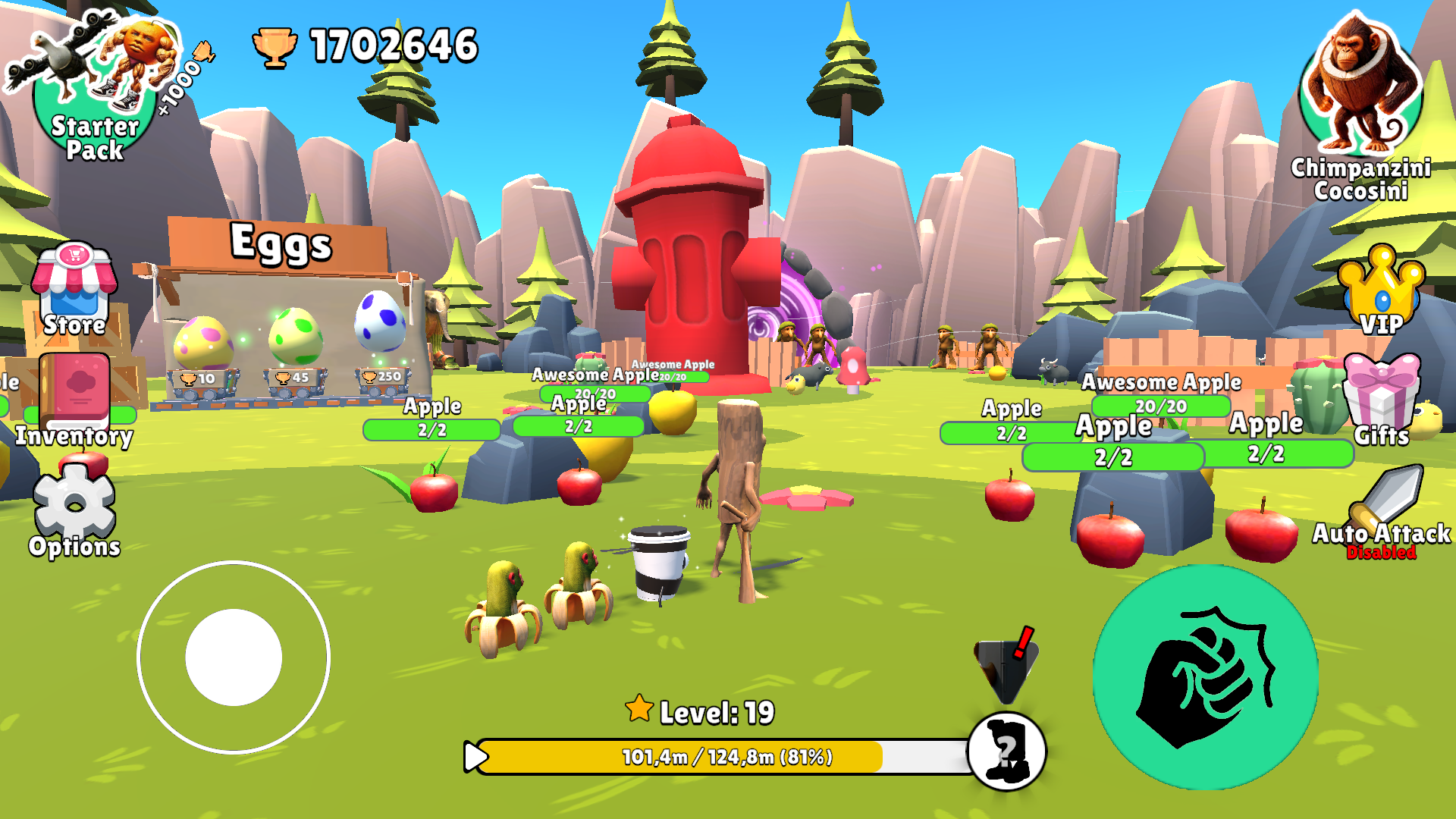The image size is (1456, 819).
Task: Open the Gifts panel
Action: 1382,398
